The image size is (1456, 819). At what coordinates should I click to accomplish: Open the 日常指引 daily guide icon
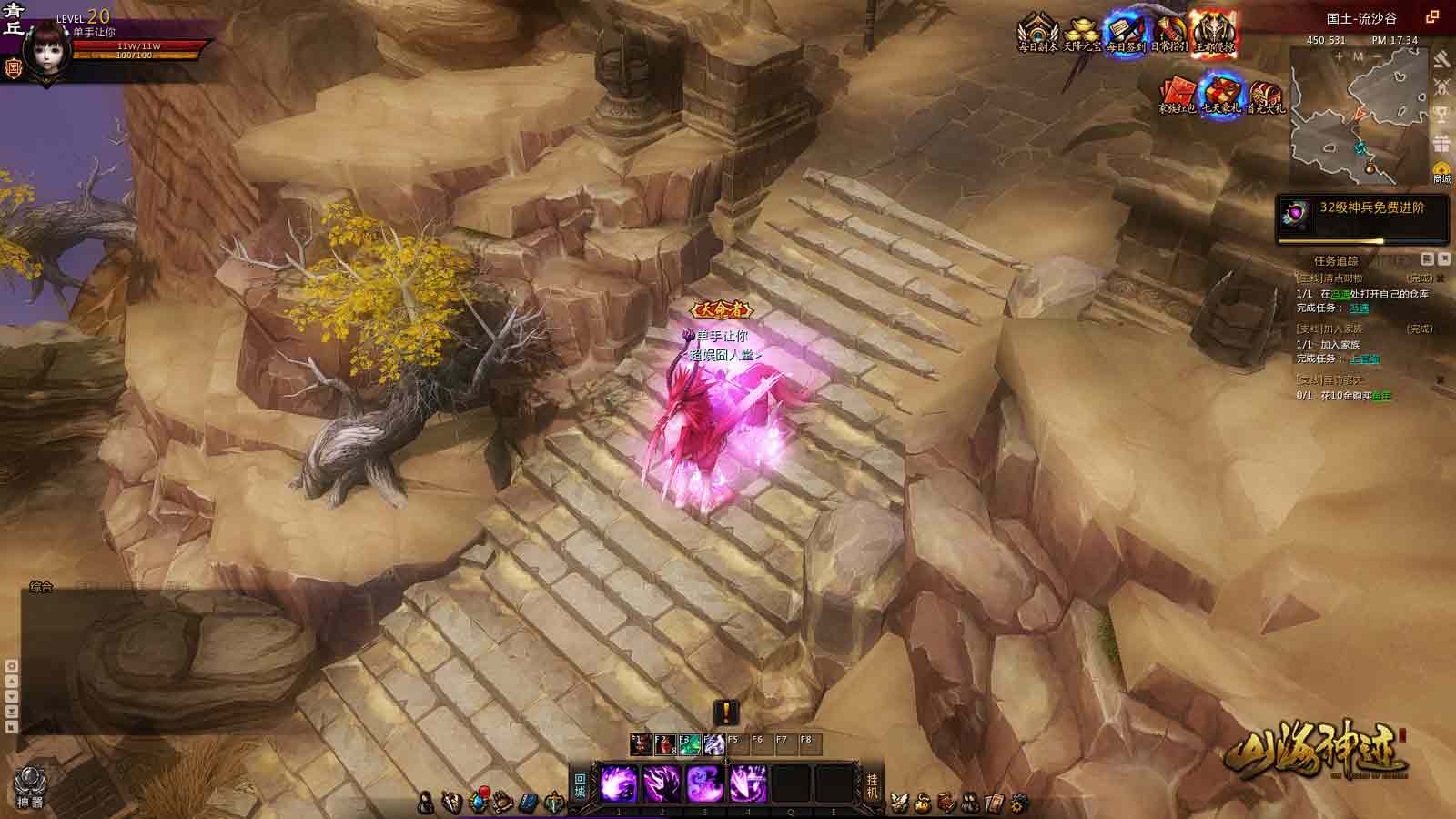tap(1169, 33)
